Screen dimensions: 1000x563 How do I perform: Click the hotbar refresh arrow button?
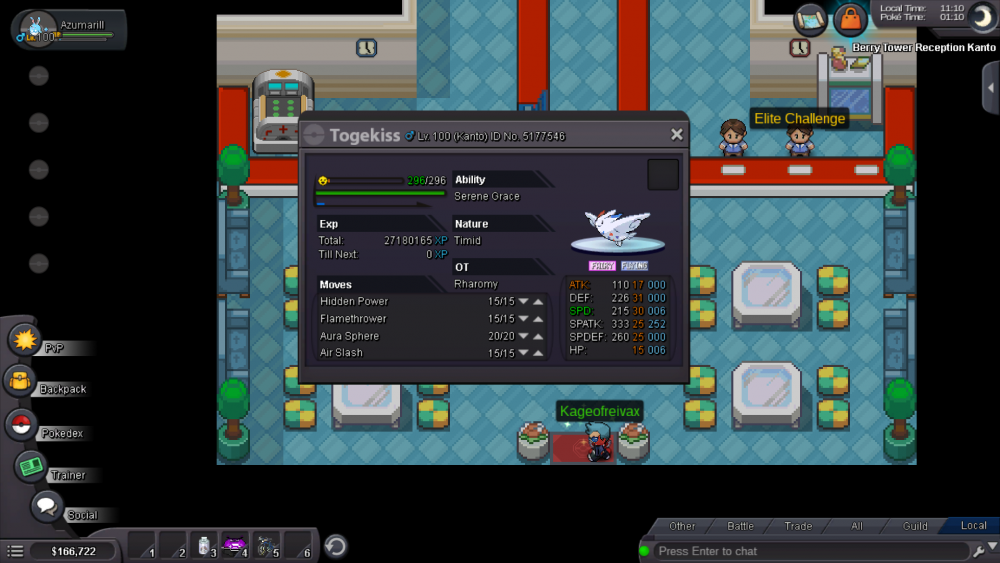[x=336, y=546]
